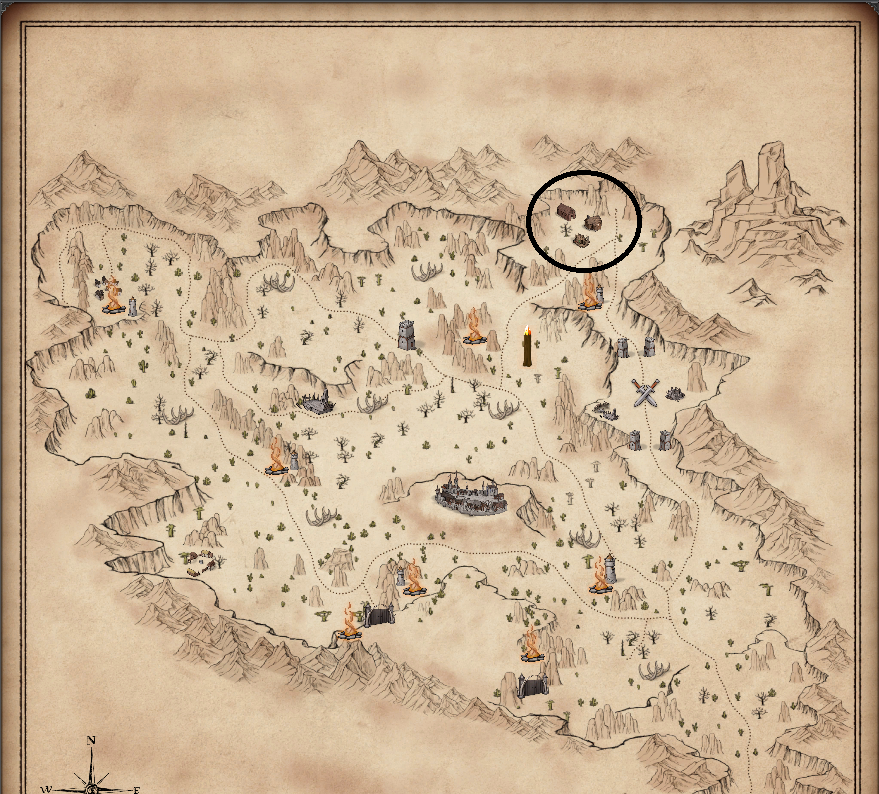Click the lit candle map marker

[x=527, y=347]
